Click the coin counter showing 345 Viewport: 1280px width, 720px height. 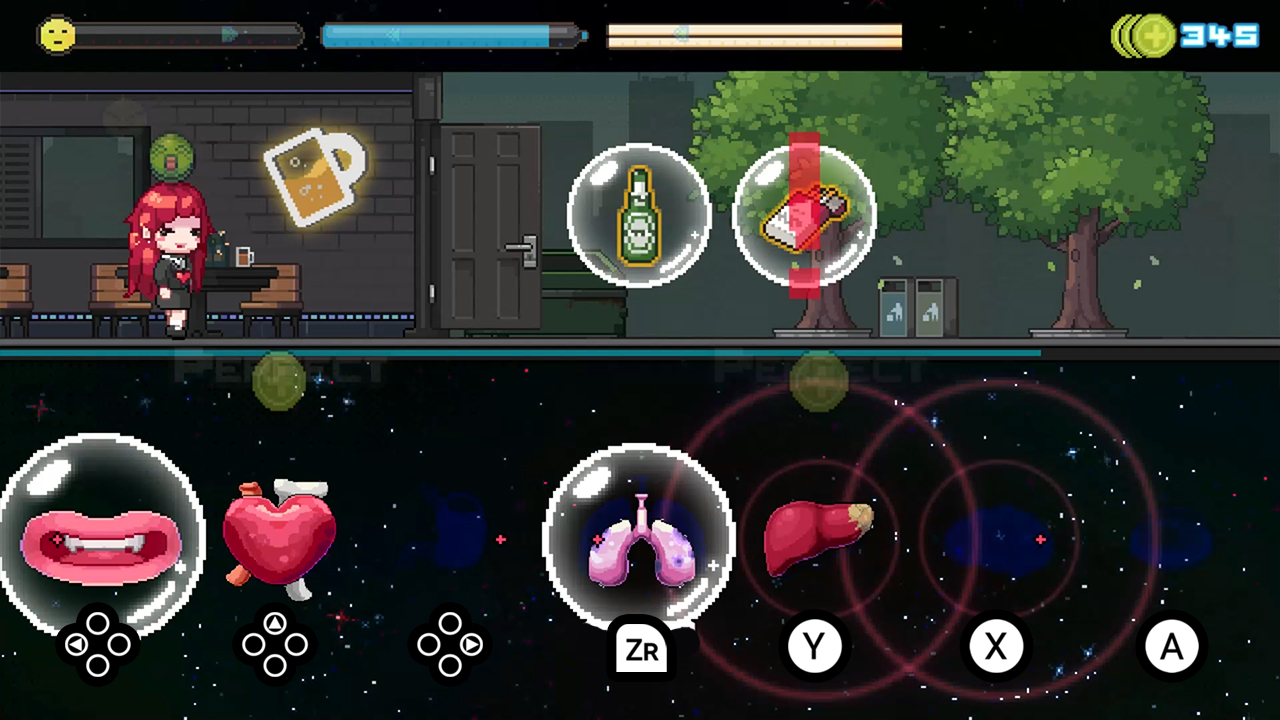(1218, 36)
